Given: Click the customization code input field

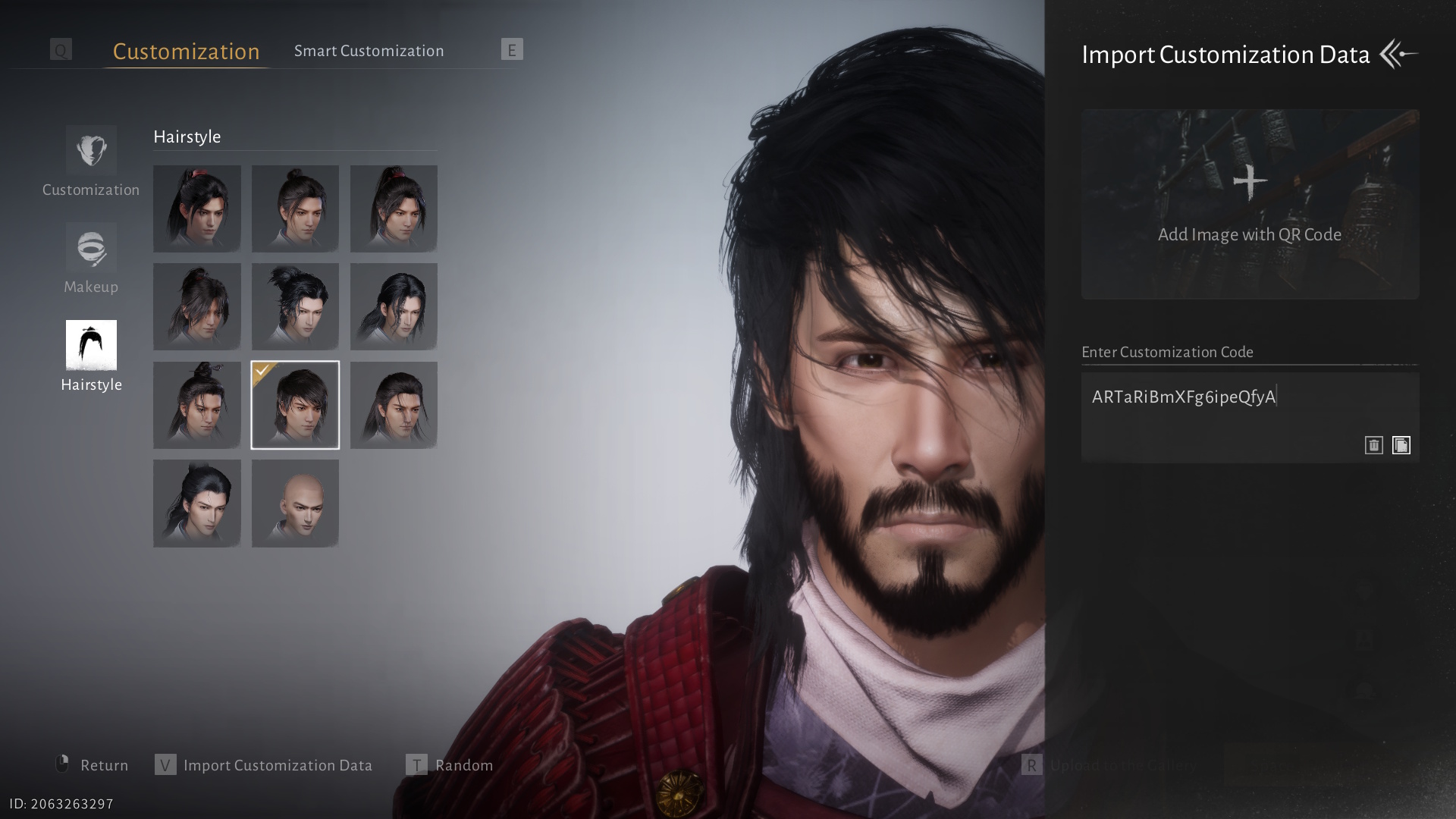Looking at the screenshot, I should 1249,397.
